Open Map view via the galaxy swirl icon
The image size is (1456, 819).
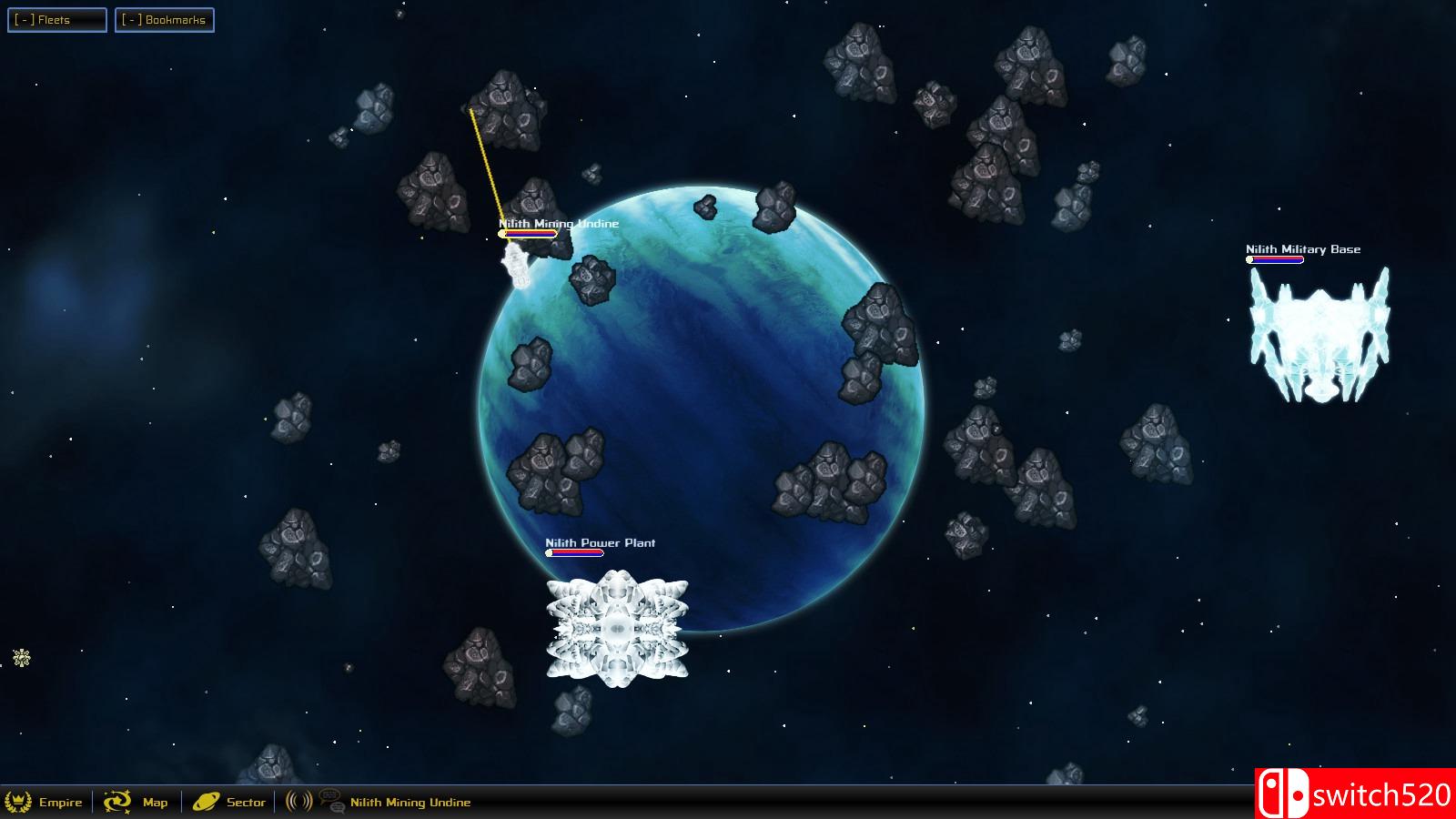click(117, 801)
